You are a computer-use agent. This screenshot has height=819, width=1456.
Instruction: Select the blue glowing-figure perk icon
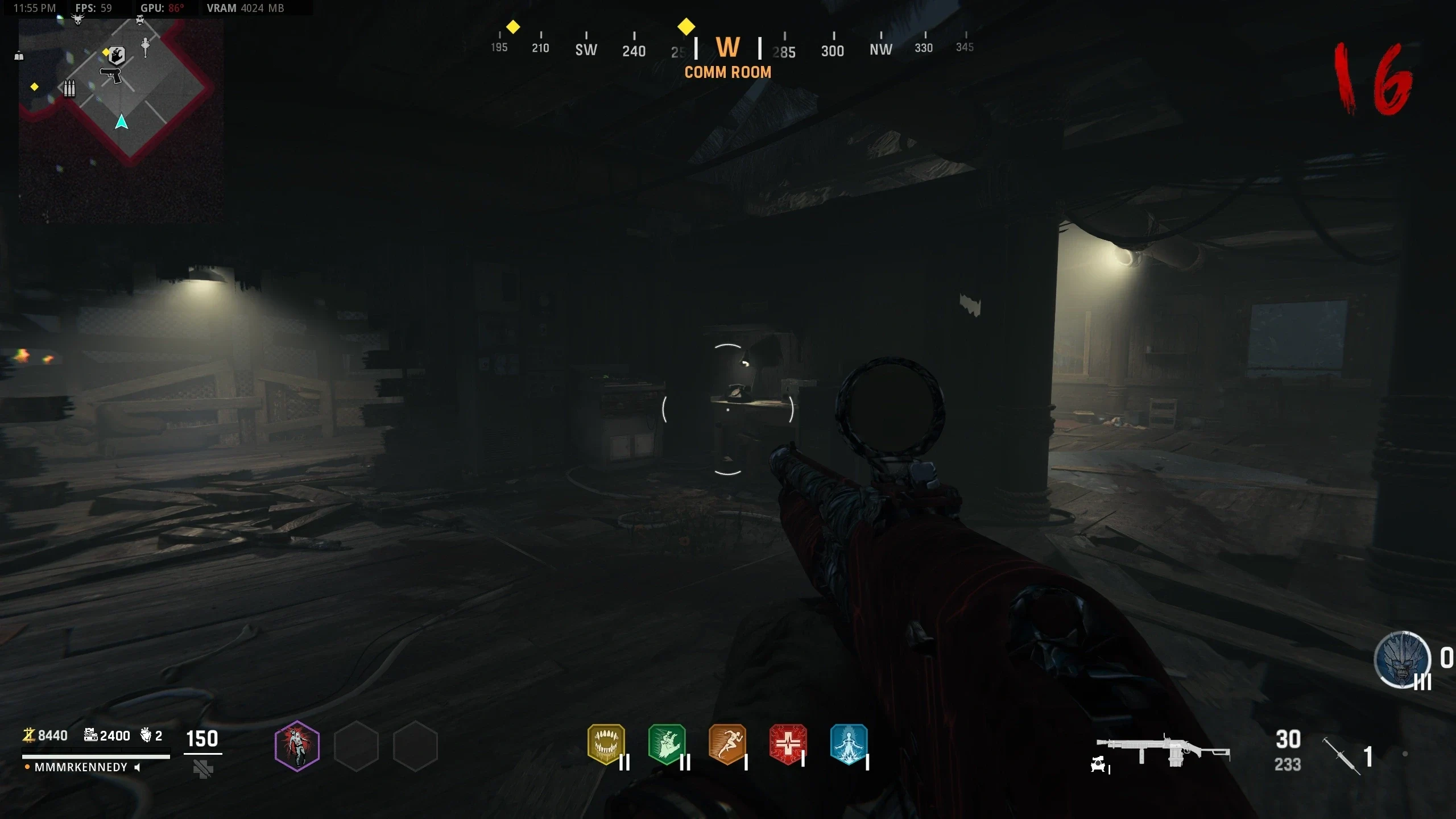pyautogui.click(x=849, y=743)
